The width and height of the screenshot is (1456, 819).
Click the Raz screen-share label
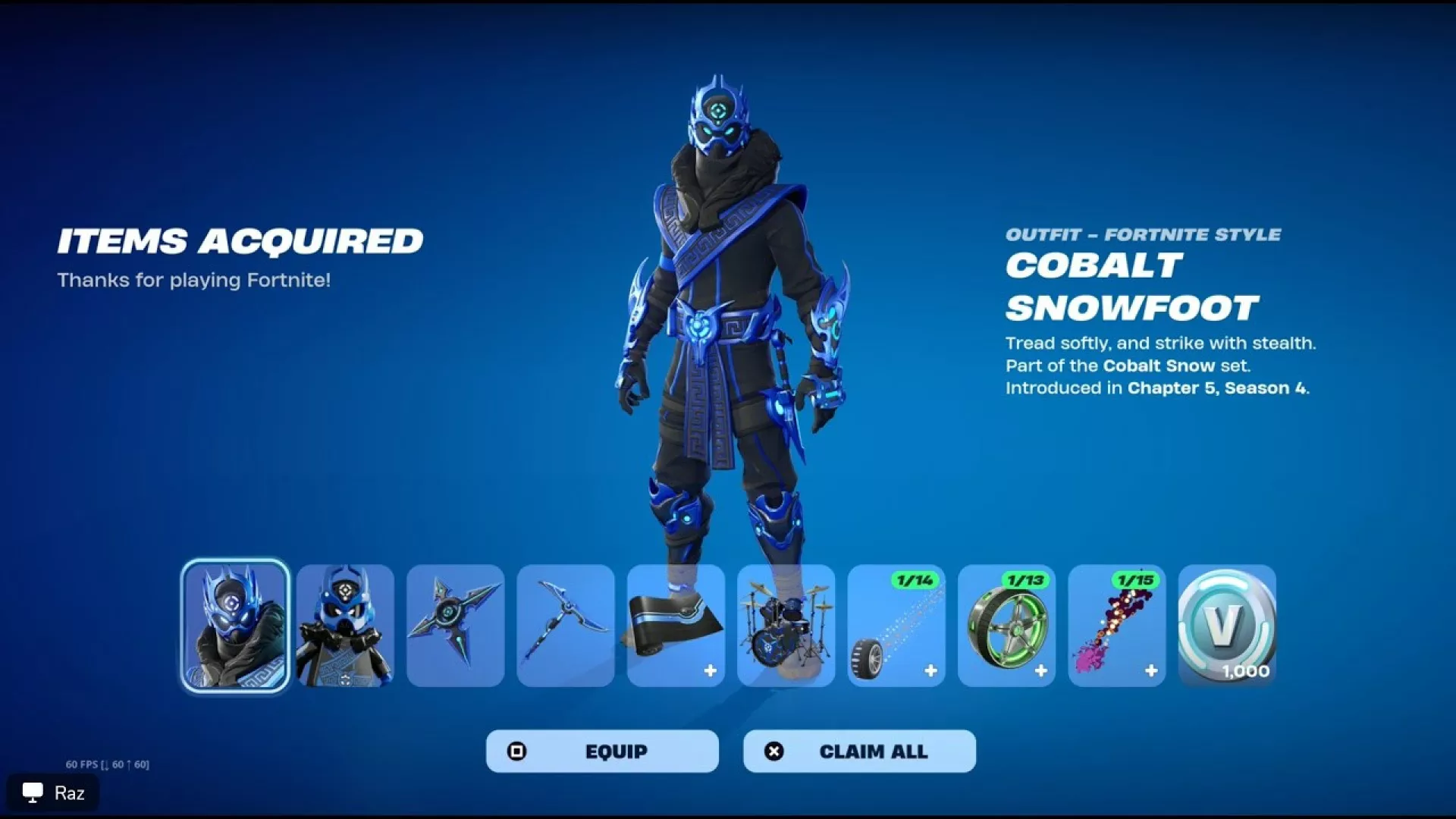(x=53, y=793)
